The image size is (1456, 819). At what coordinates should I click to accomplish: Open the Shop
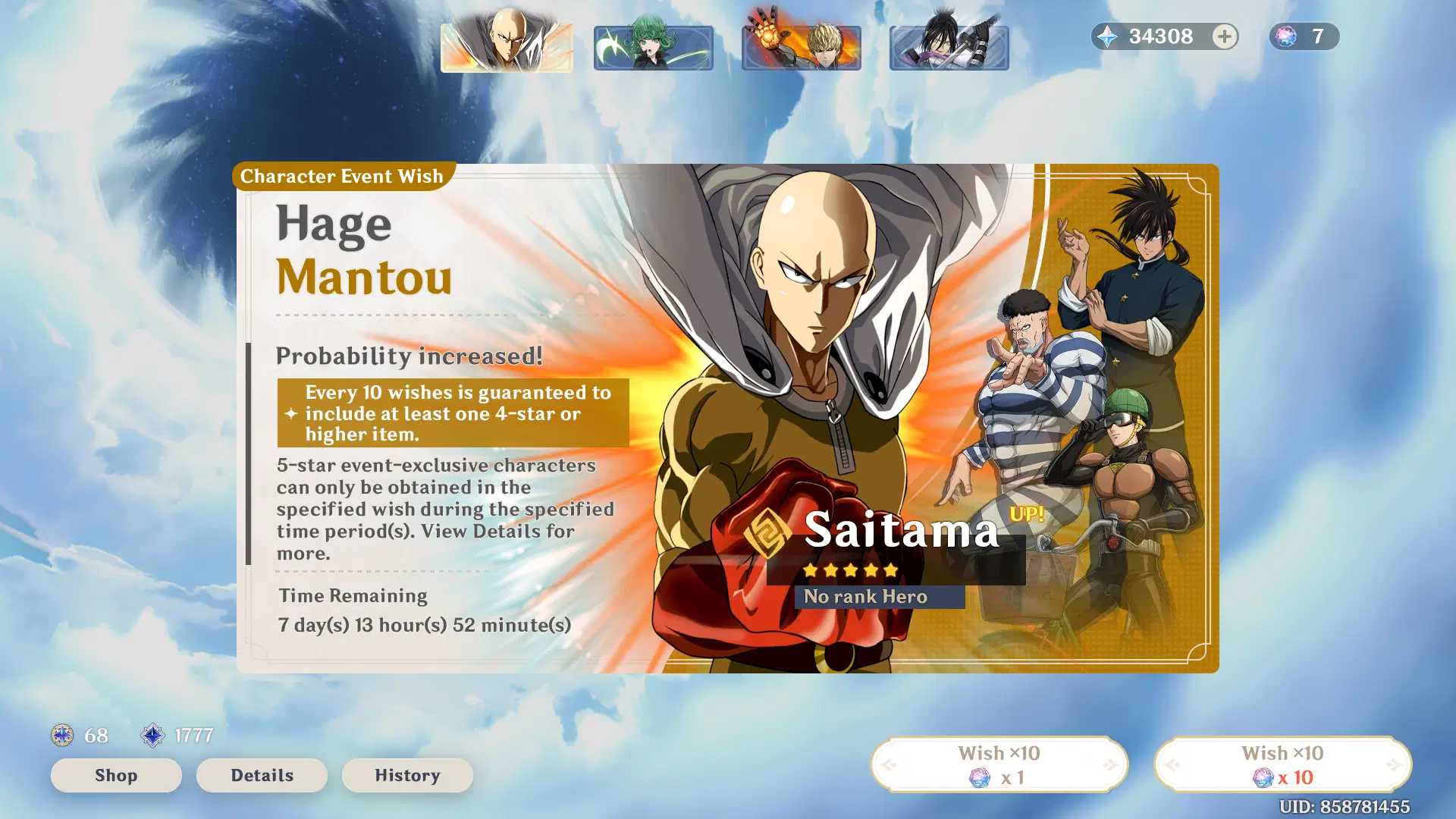(x=115, y=775)
